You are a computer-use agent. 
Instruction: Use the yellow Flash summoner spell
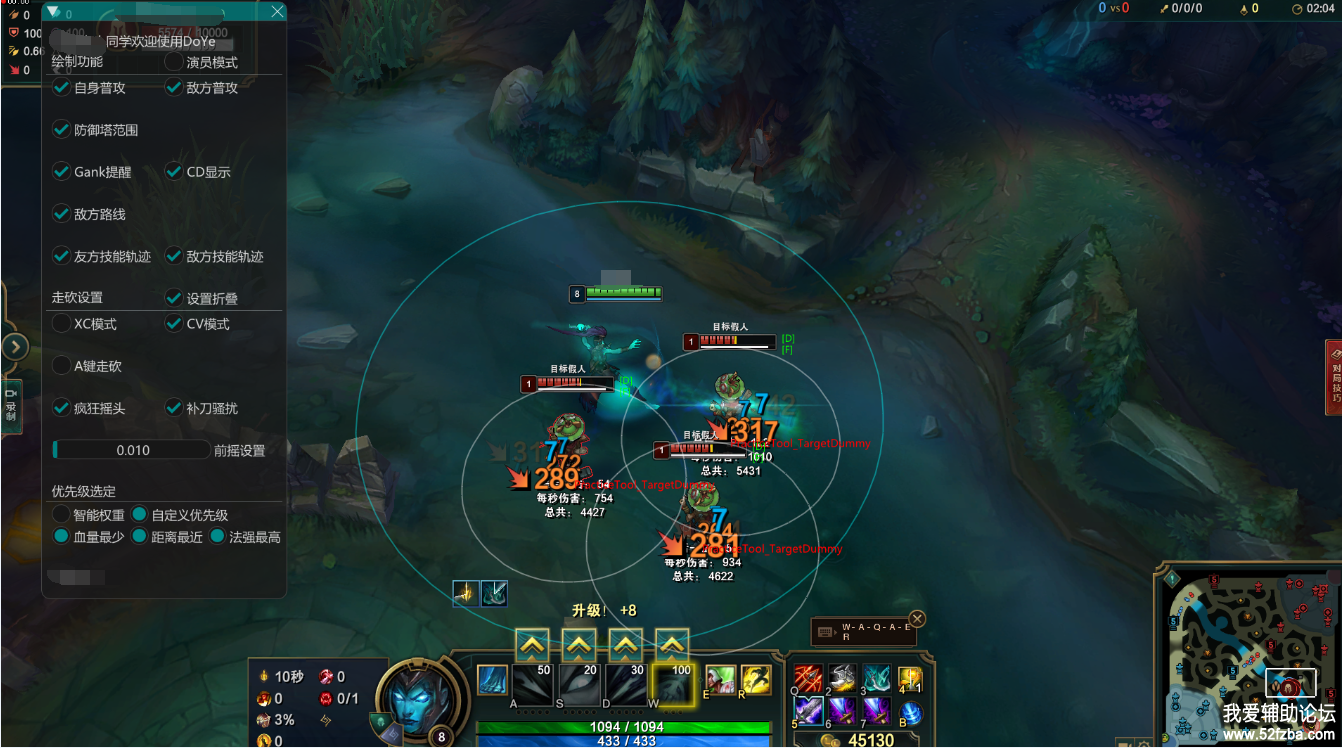[x=755, y=680]
